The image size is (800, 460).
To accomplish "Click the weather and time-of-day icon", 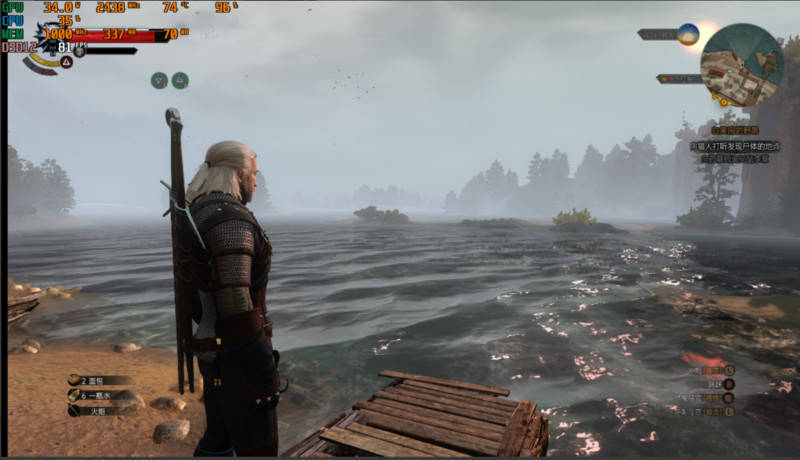I will tap(687, 33).
